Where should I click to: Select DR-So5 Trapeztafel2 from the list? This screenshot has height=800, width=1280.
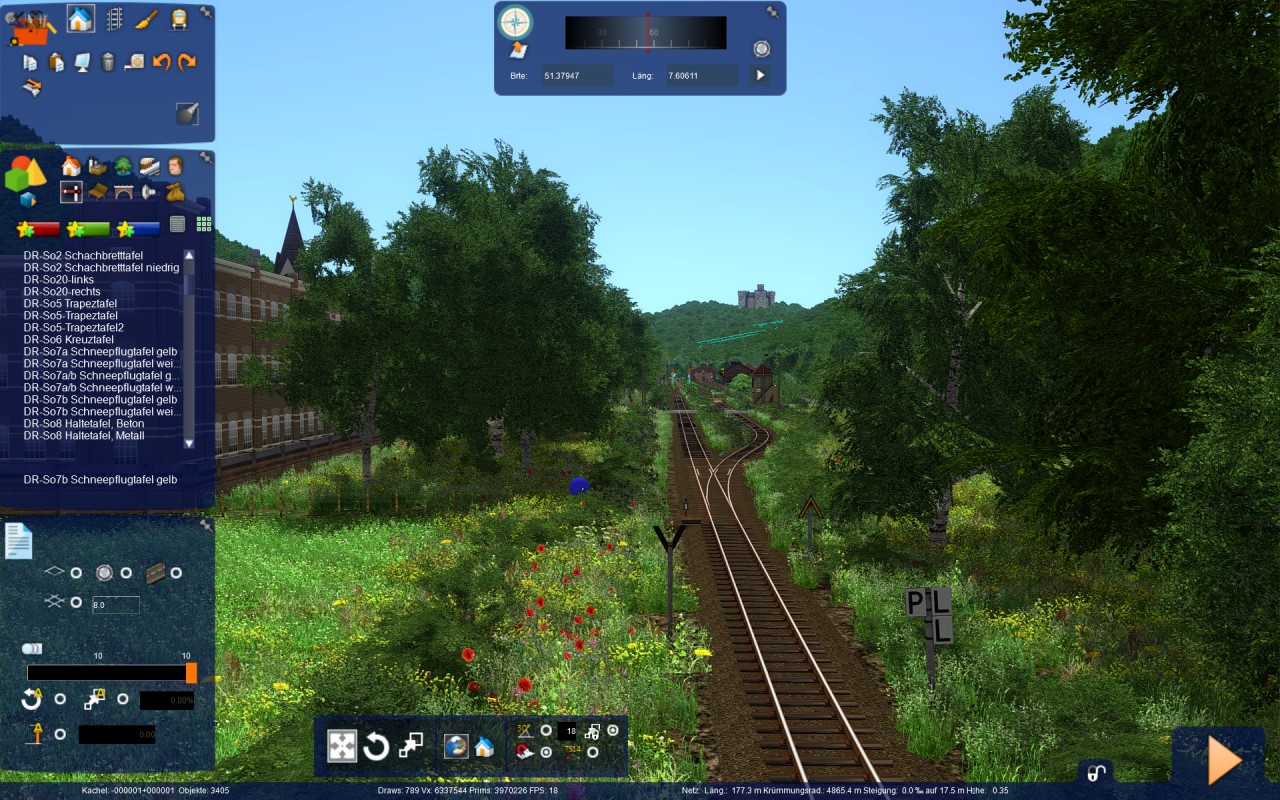pos(74,328)
